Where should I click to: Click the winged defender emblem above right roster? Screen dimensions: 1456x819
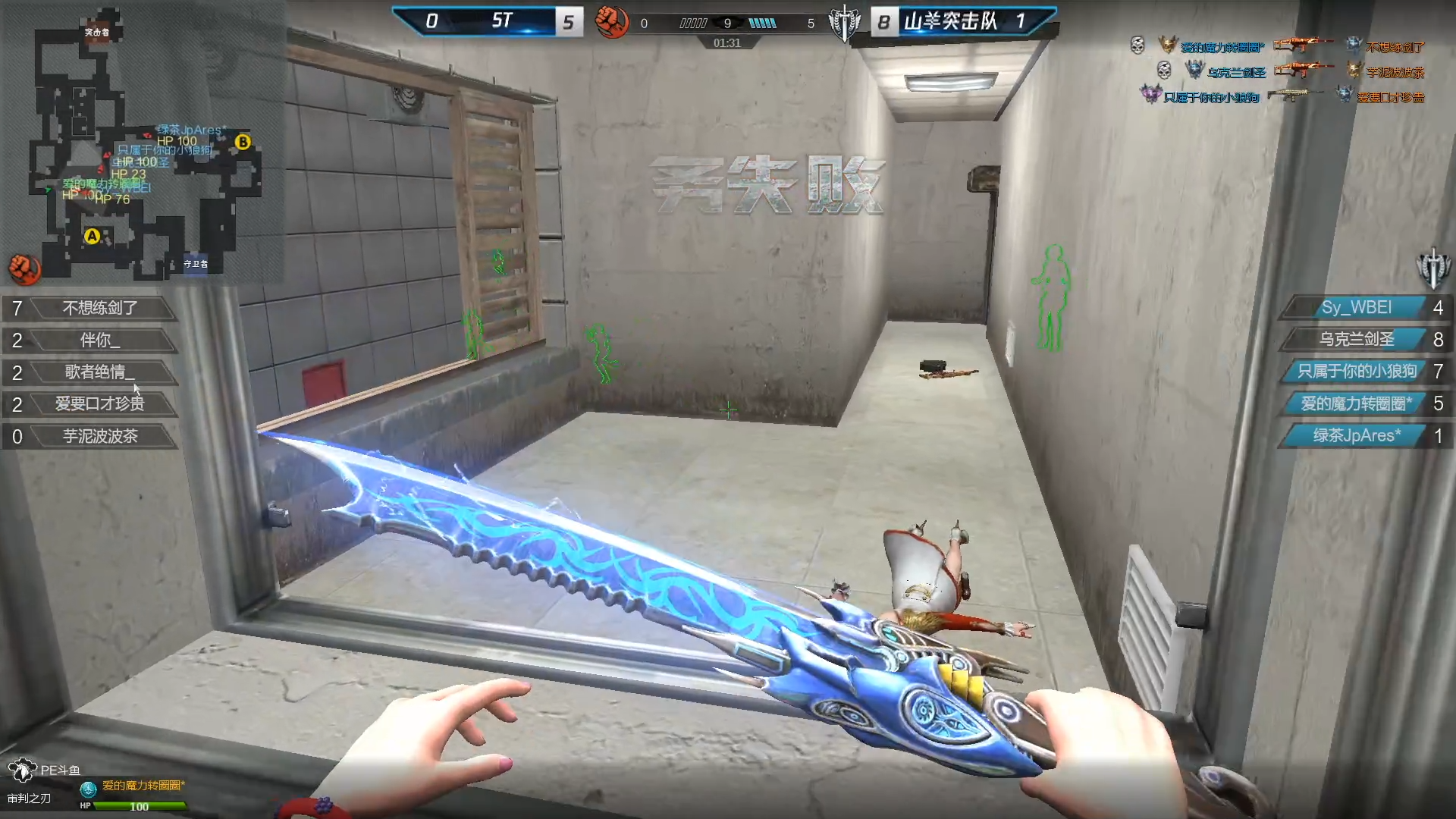[x=1432, y=268]
